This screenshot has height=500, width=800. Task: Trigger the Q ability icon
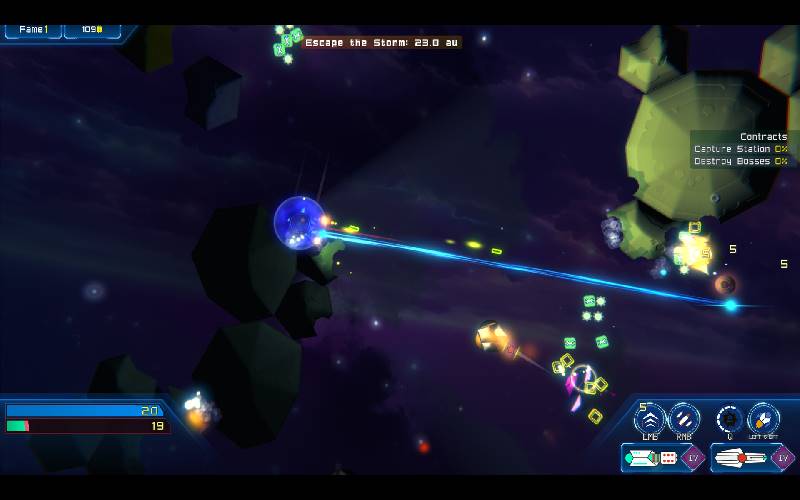coord(730,418)
